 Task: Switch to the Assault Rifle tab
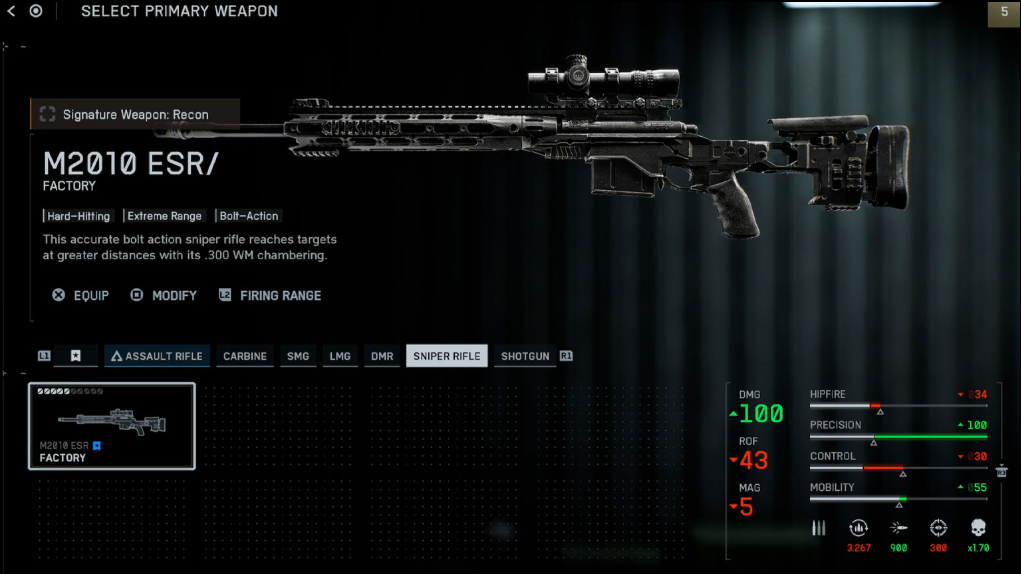[x=157, y=356]
